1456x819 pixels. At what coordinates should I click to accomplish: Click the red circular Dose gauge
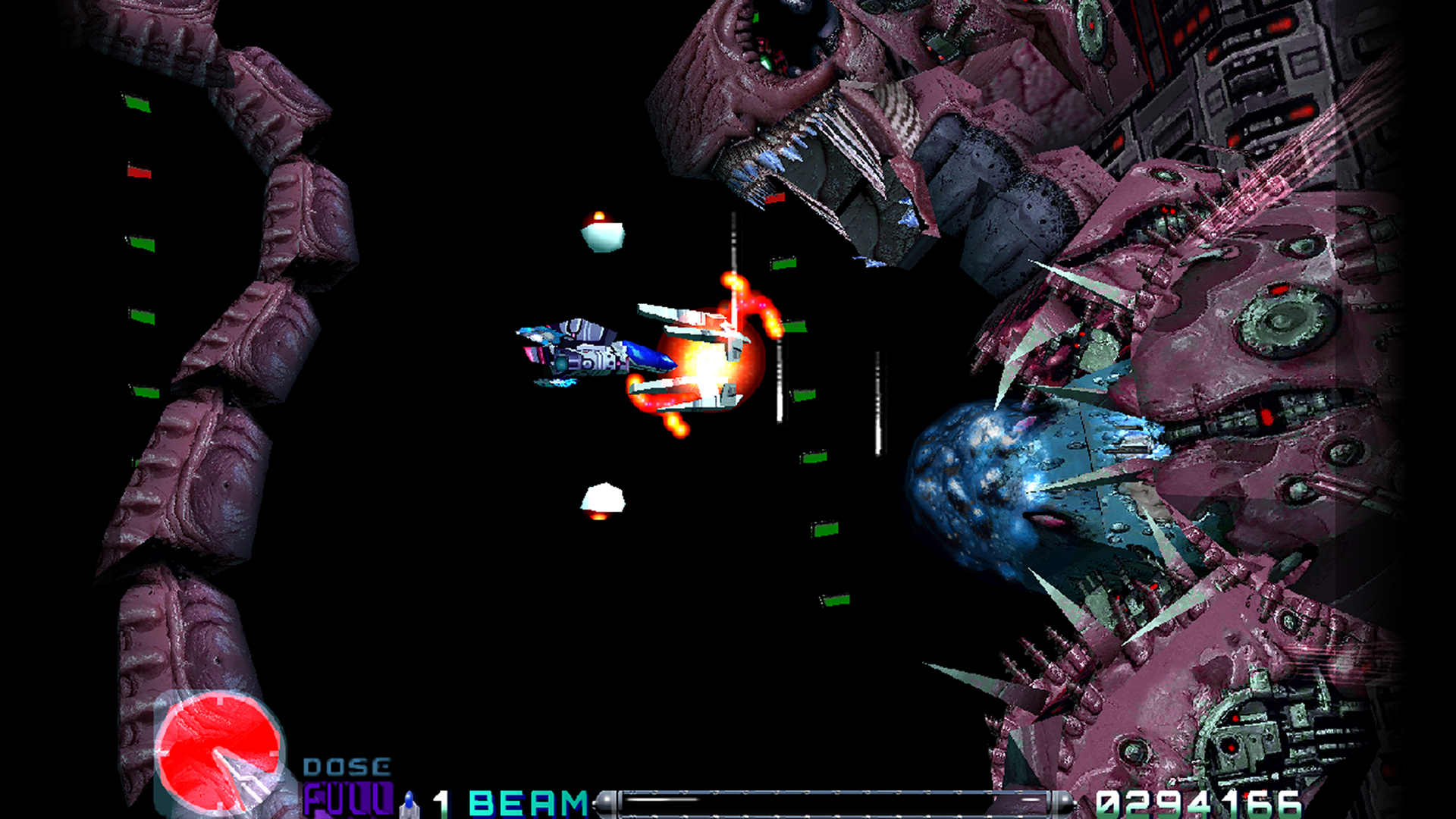(x=219, y=750)
